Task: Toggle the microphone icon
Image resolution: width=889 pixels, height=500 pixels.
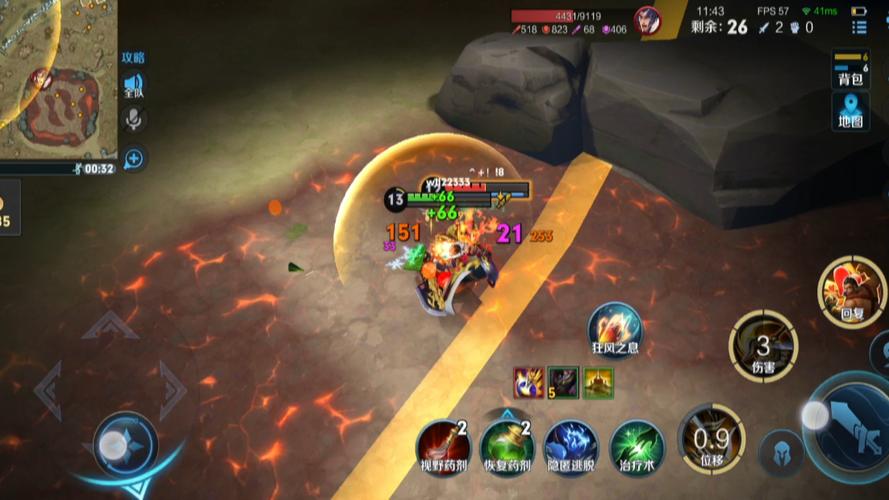Action: pyautogui.click(x=133, y=121)
